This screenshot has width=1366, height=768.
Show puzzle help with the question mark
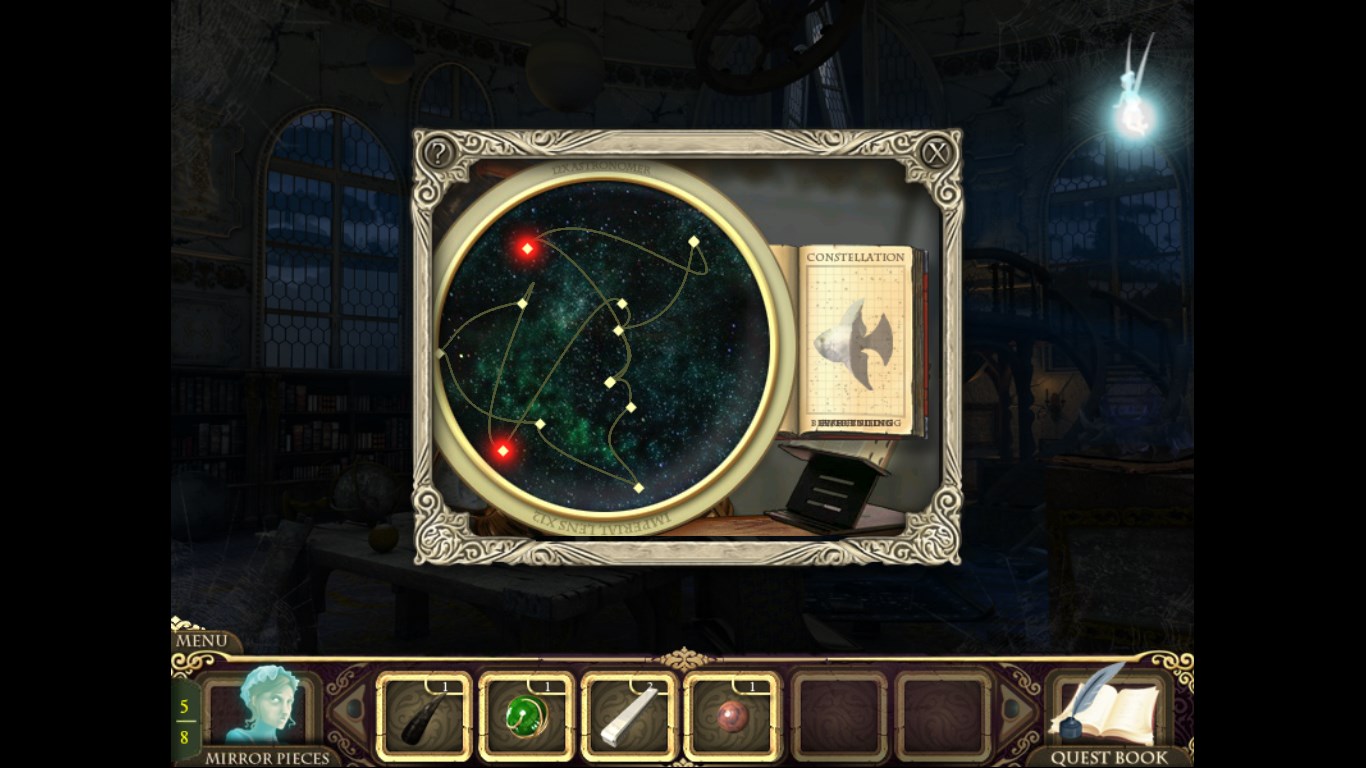tap(438, 153)
